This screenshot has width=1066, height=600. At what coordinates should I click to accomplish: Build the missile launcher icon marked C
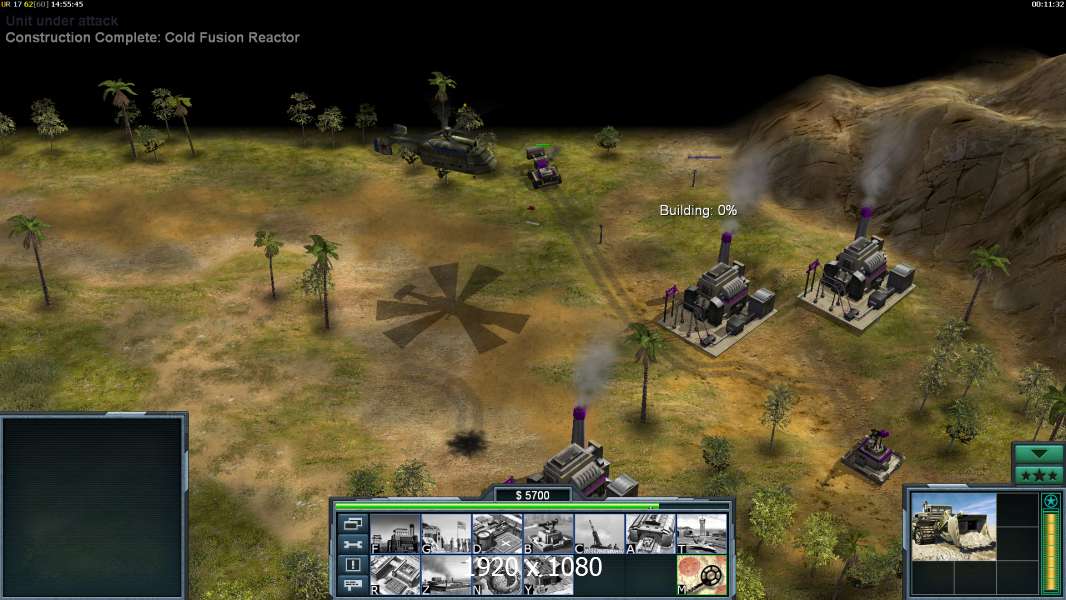[x=599, y=533]
